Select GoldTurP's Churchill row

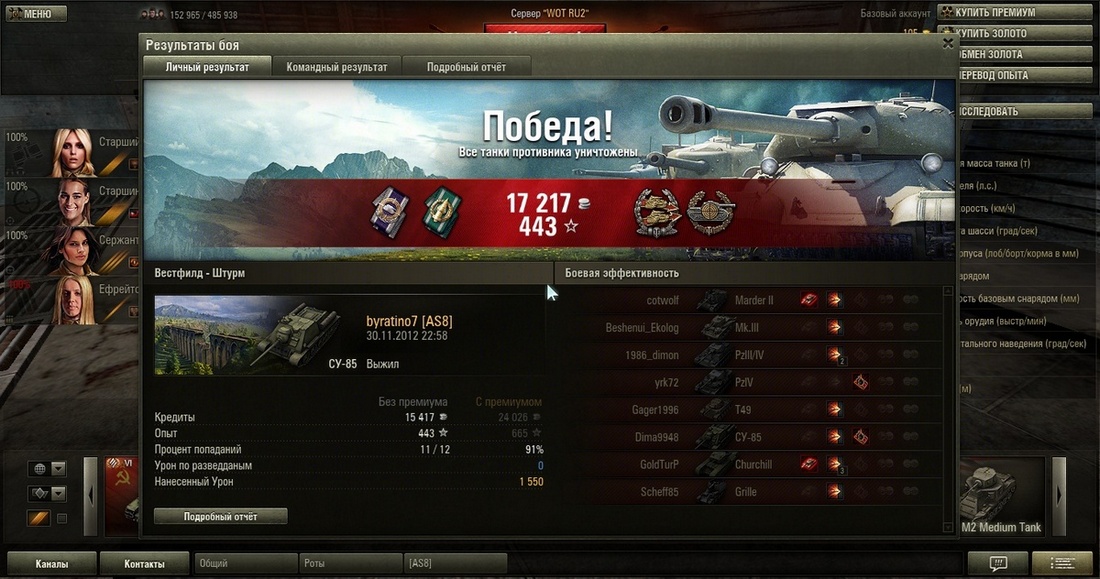tap(748, 464)
